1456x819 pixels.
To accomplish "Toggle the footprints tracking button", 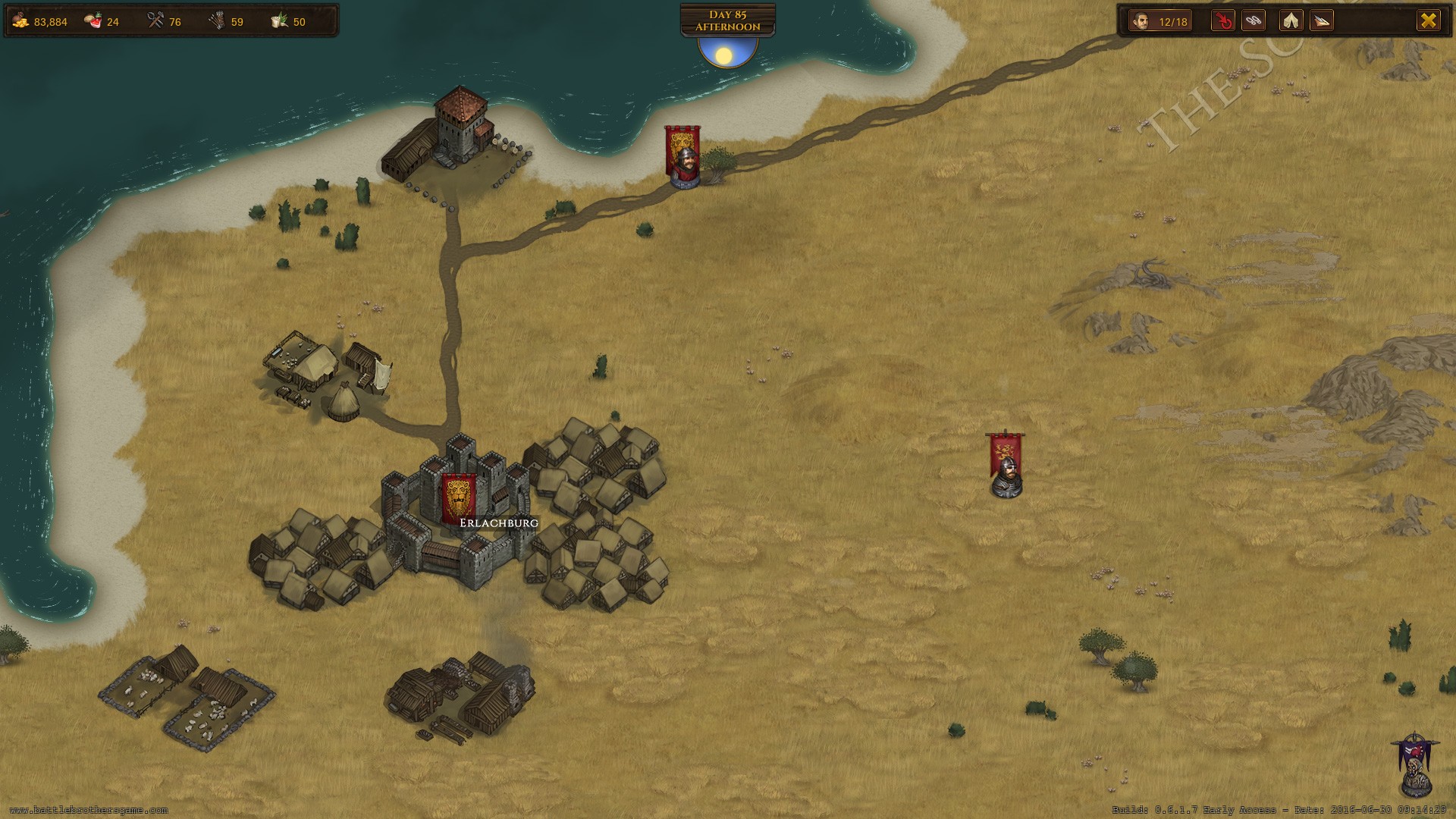I will pyautogui.click(x=1254, y=21).
